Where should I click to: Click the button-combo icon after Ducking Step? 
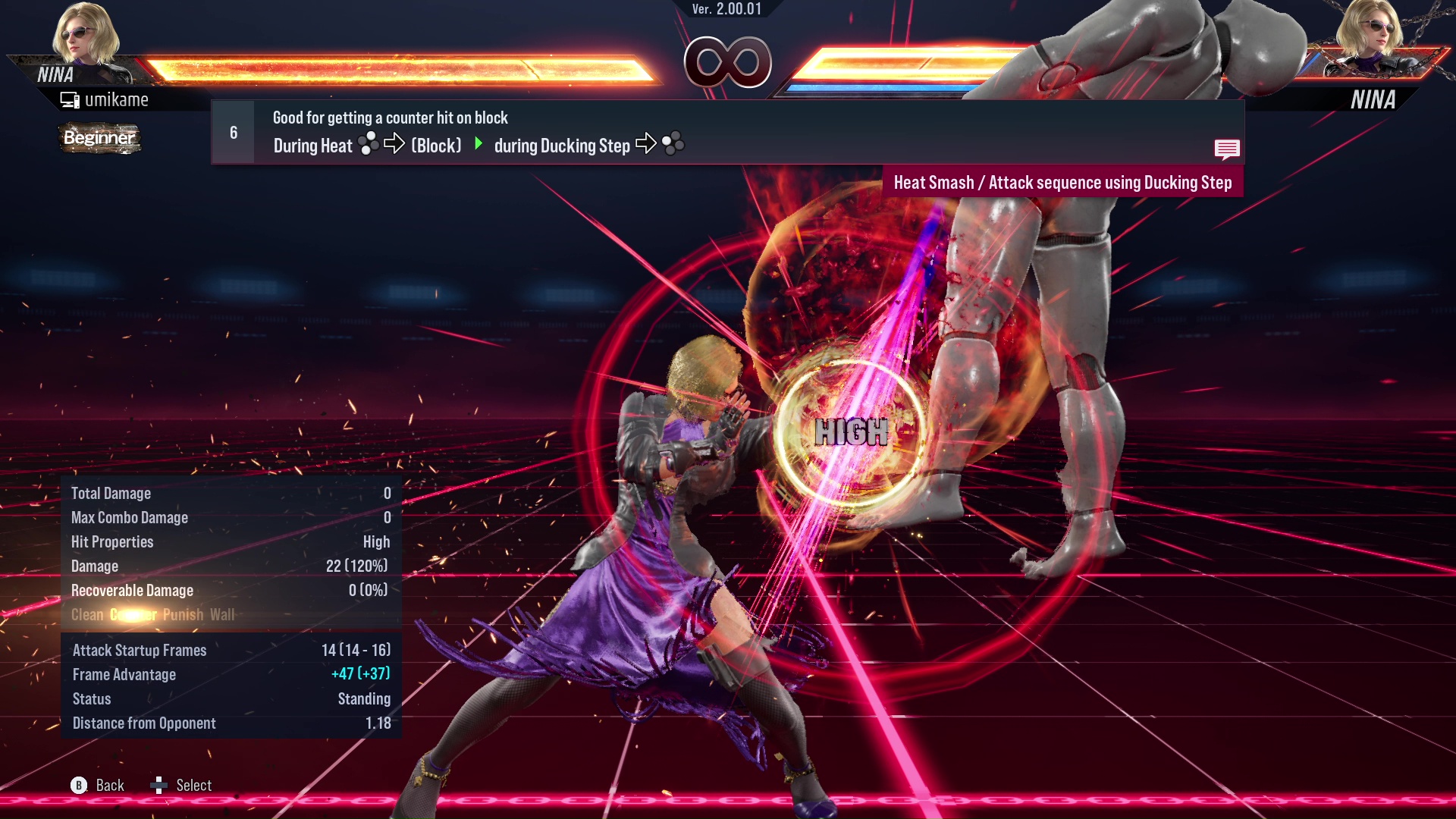click(671, 144)
